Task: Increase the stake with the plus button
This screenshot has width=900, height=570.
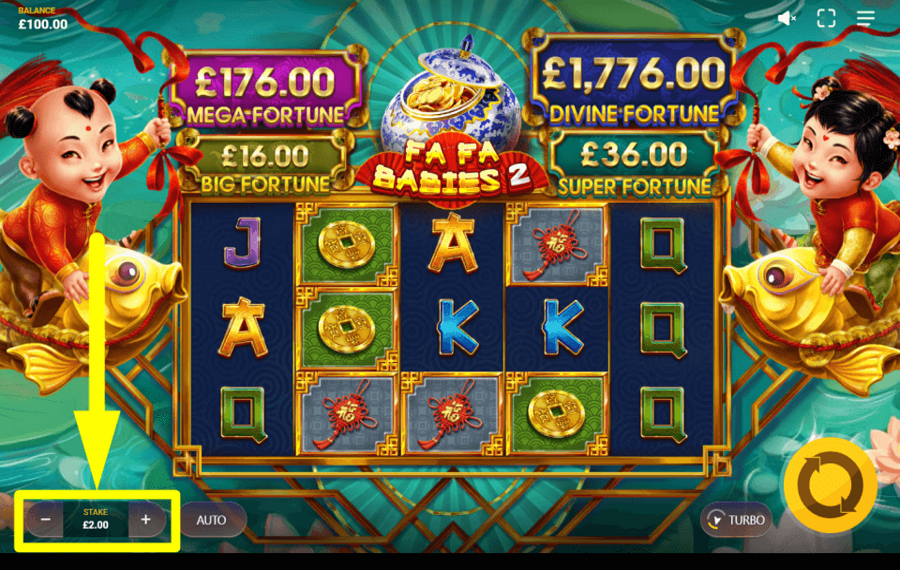Action: point(146,520)
